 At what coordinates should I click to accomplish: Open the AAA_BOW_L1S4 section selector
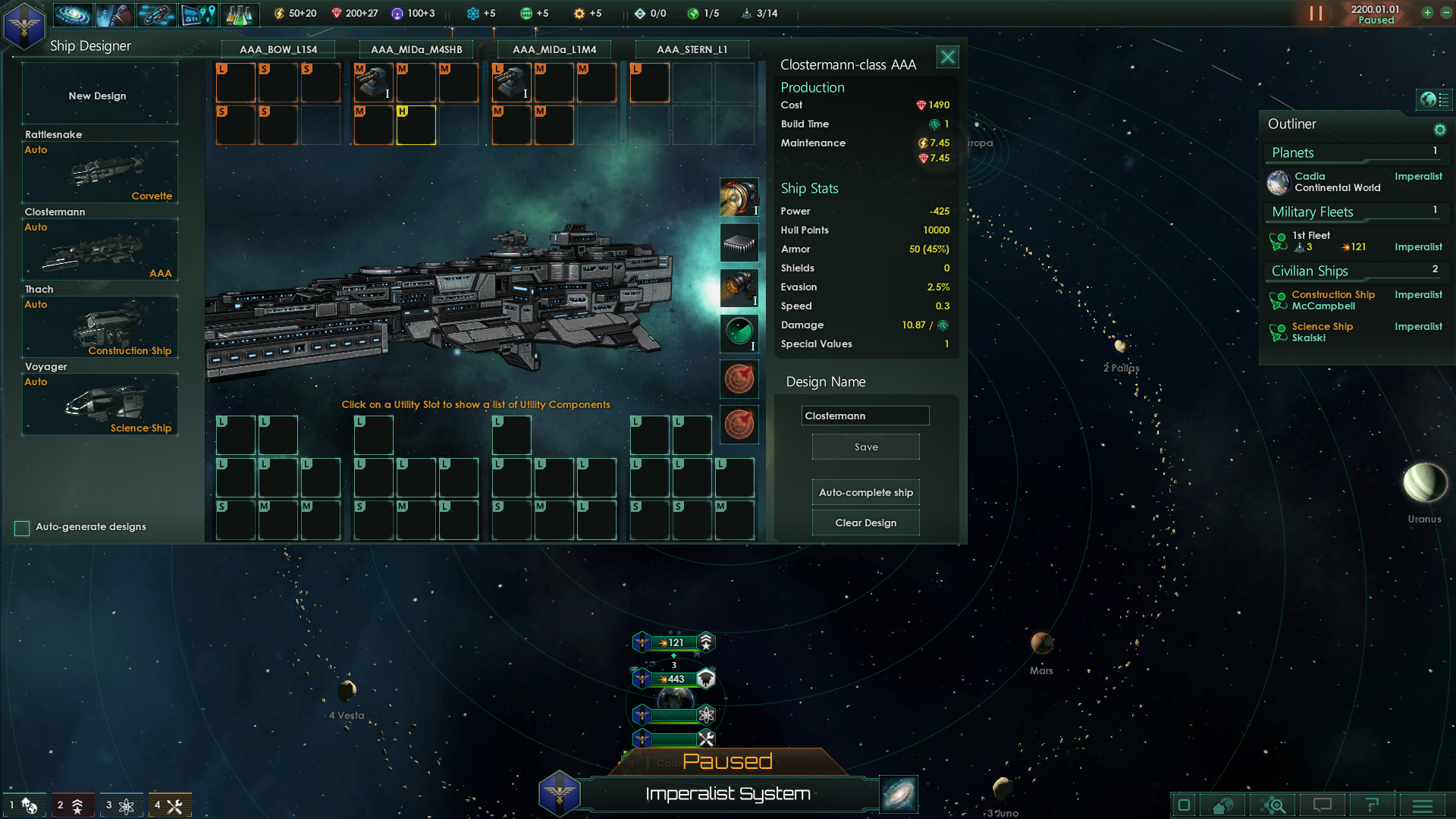(x=278, y=49)
